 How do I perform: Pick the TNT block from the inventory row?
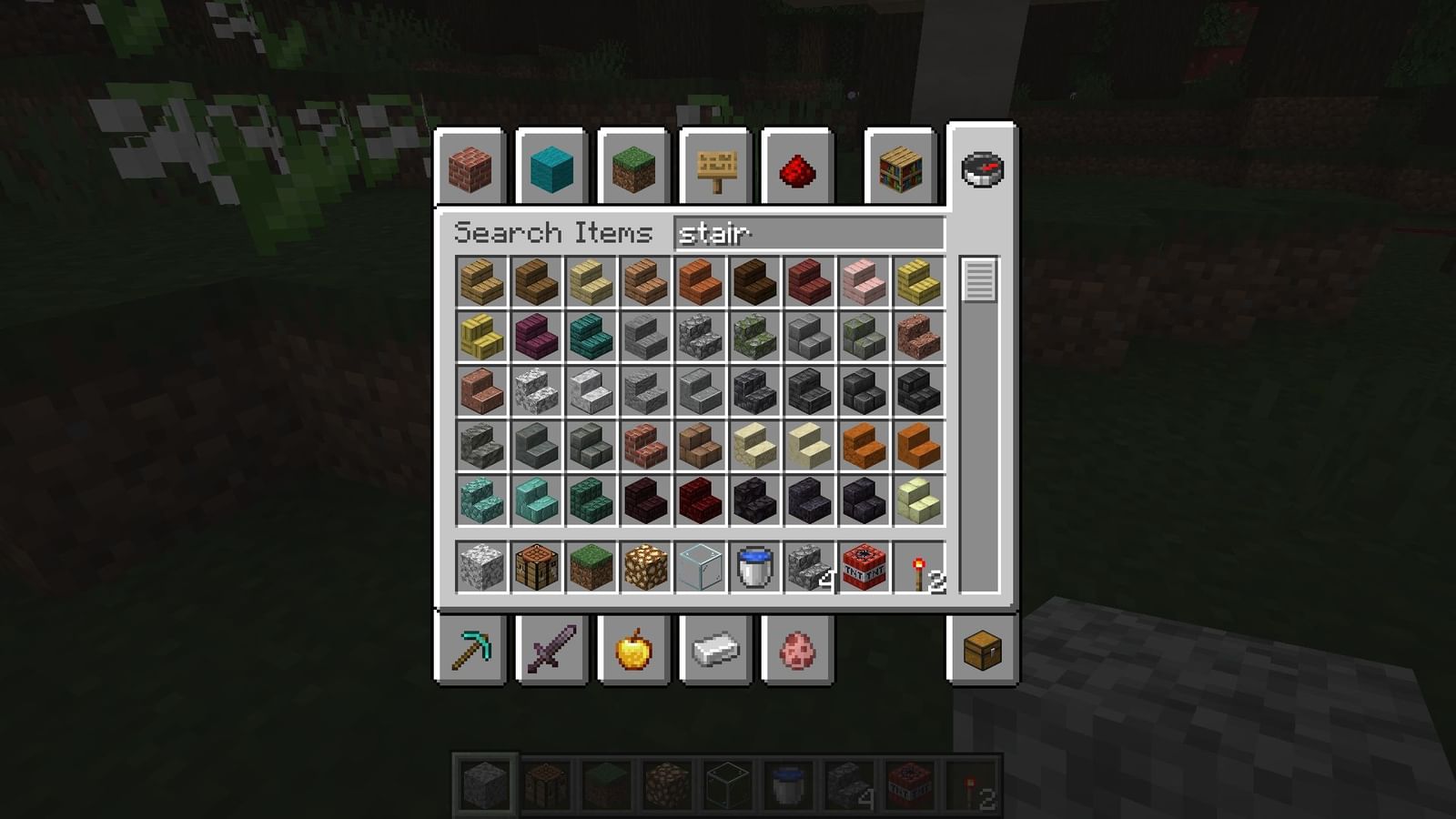tap(862, 569)
